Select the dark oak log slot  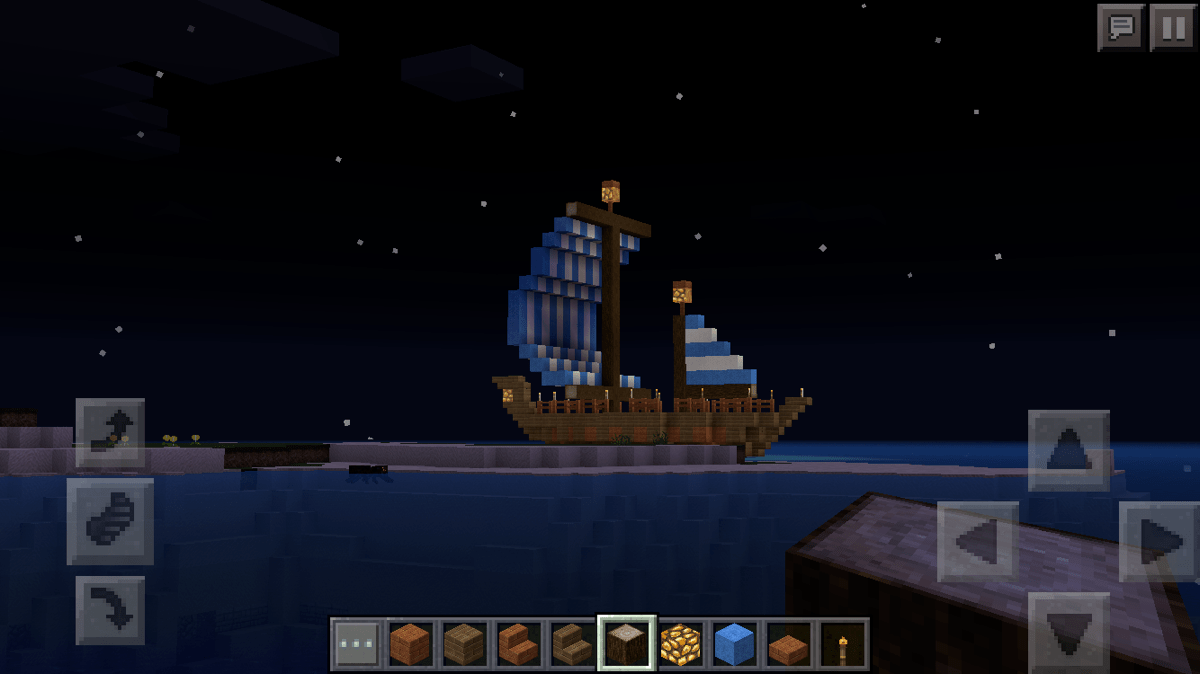627,644
